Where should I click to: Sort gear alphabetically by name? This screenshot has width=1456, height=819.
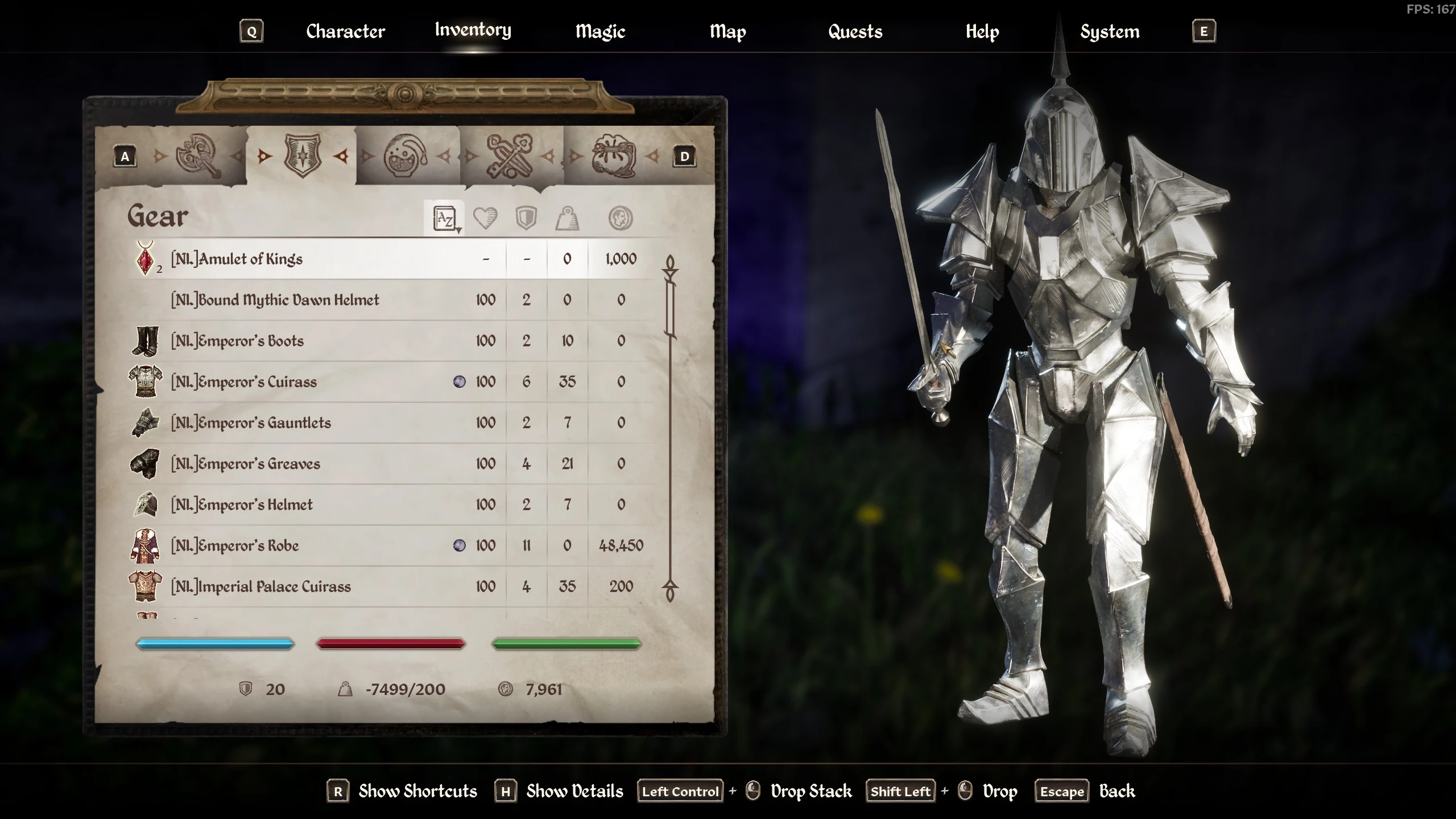click(445, 218)
